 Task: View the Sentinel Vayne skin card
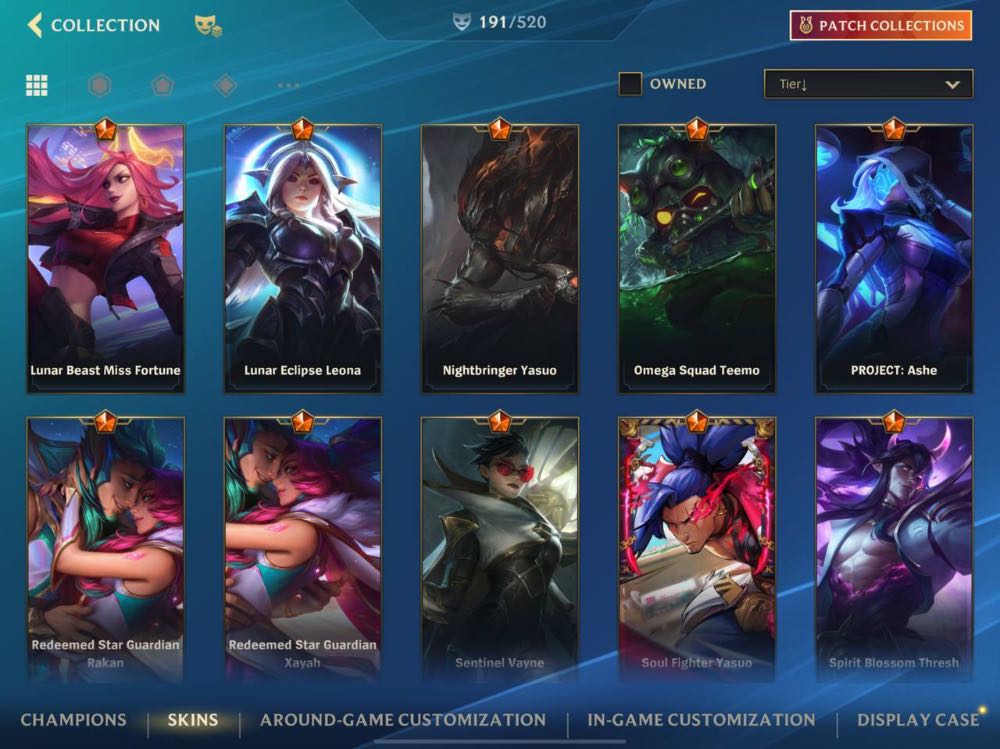coord(499,548)
